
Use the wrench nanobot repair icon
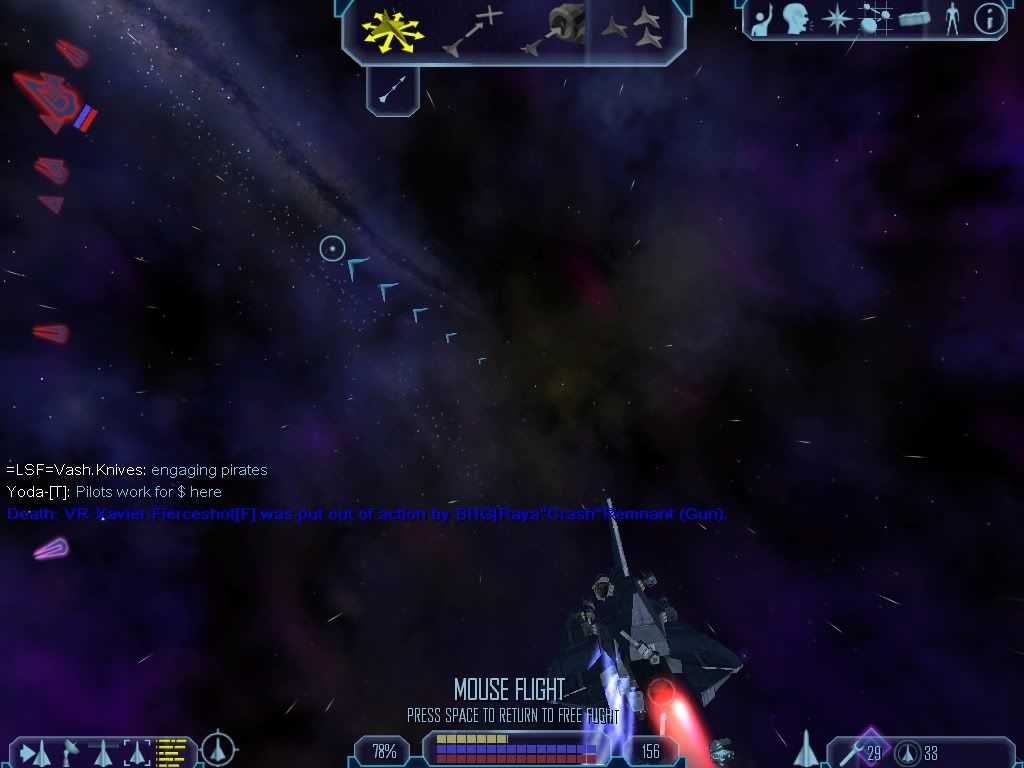click(855, 751)
